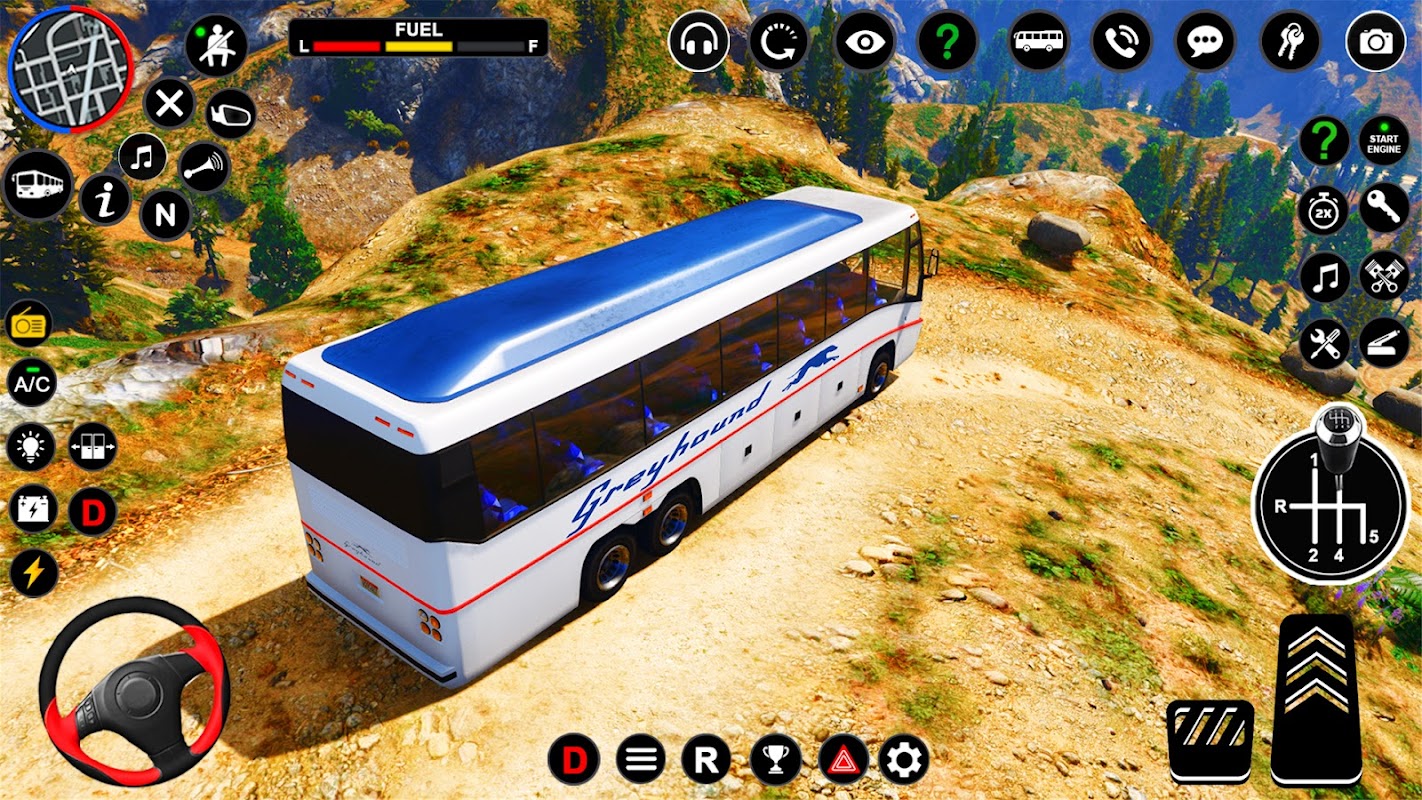Change the view with the eye icon
Screen dimensions: 1422x800
pos(864,42)
